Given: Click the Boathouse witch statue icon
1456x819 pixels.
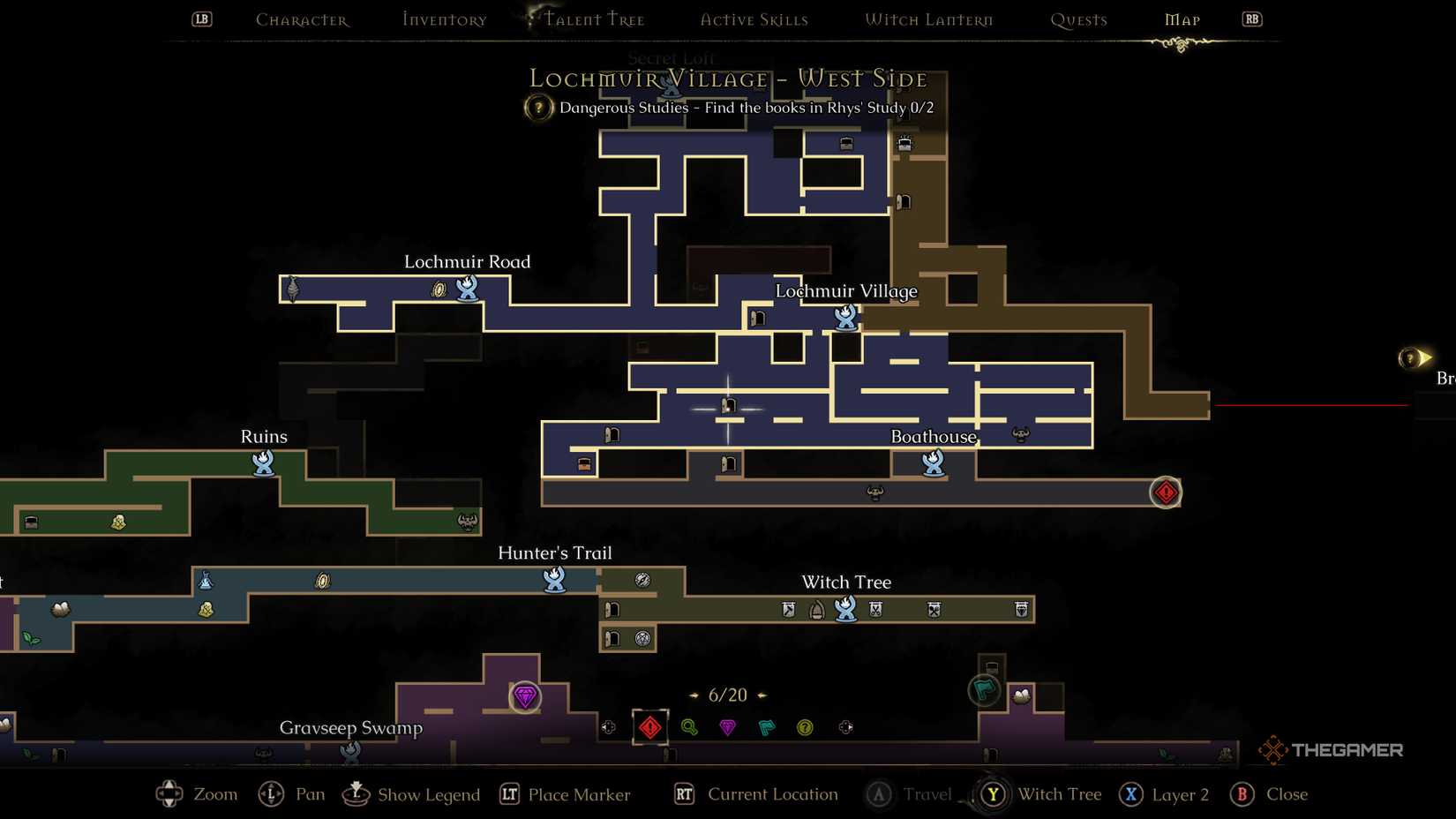Looking at the screenshot, I should point(931,462).
